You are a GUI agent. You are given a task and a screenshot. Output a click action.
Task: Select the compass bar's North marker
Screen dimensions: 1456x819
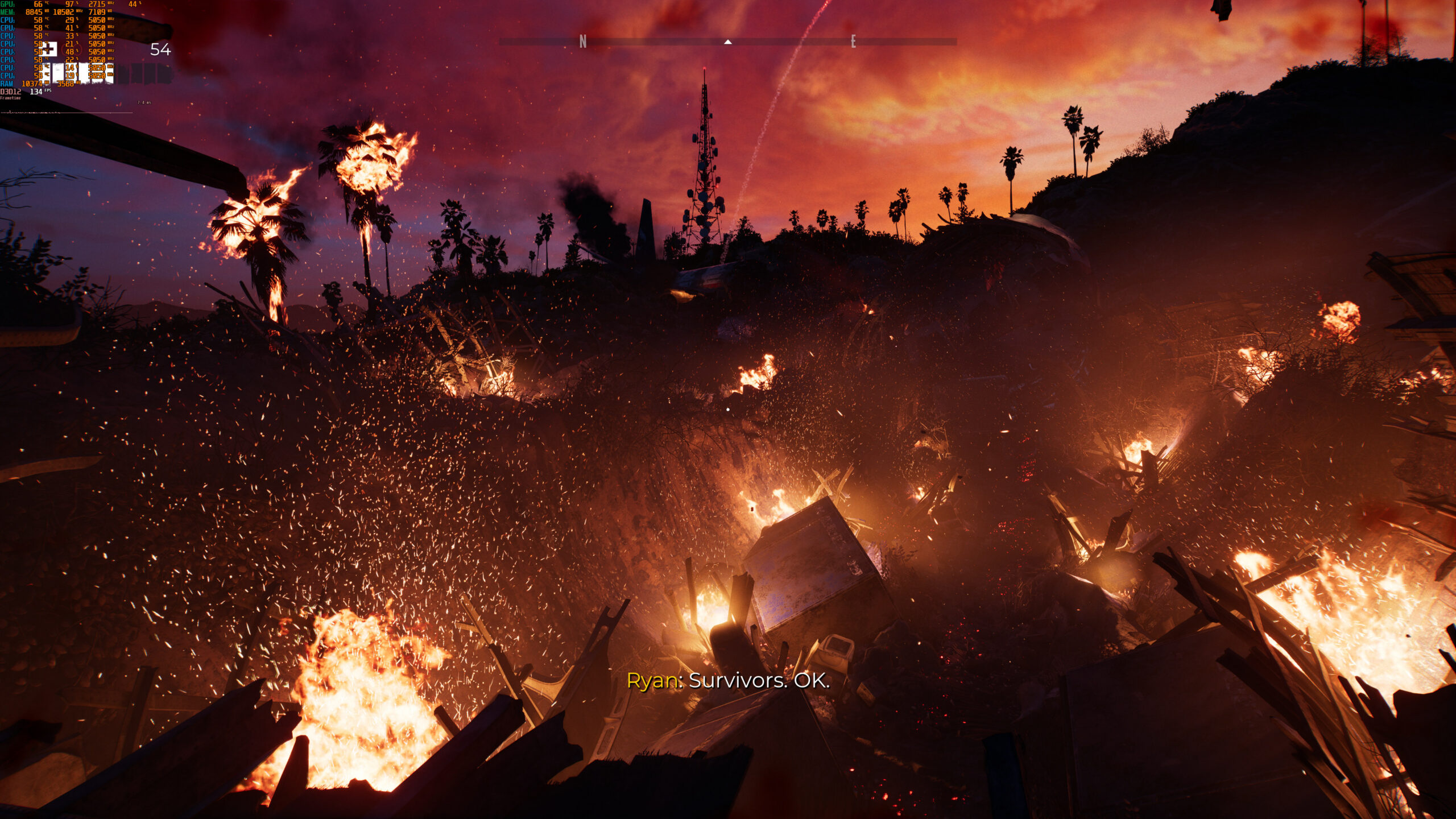click(x=582, y=42)
